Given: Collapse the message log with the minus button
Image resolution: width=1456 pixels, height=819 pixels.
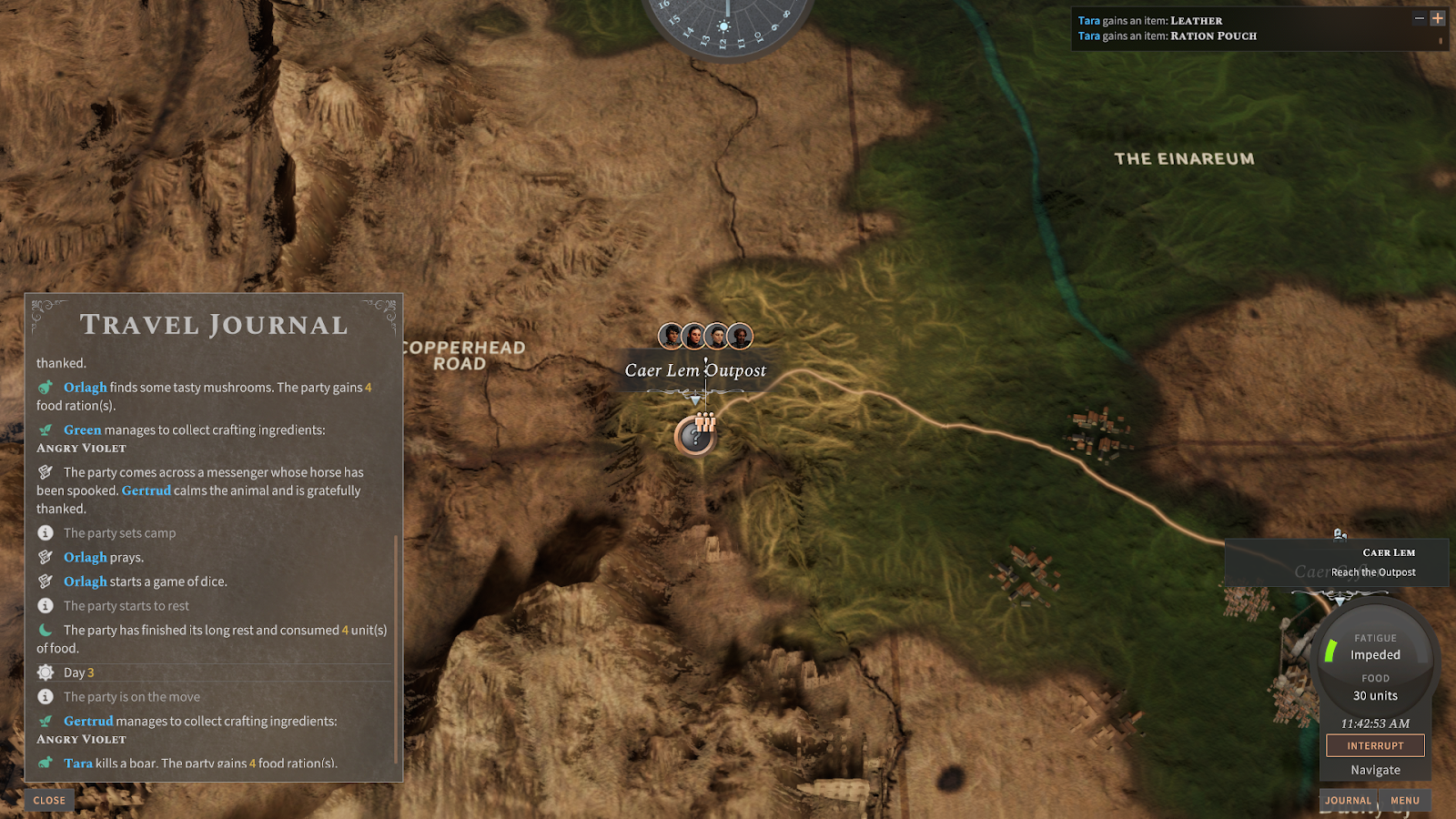Looking at the screenshot, I should coord(1419,18).
